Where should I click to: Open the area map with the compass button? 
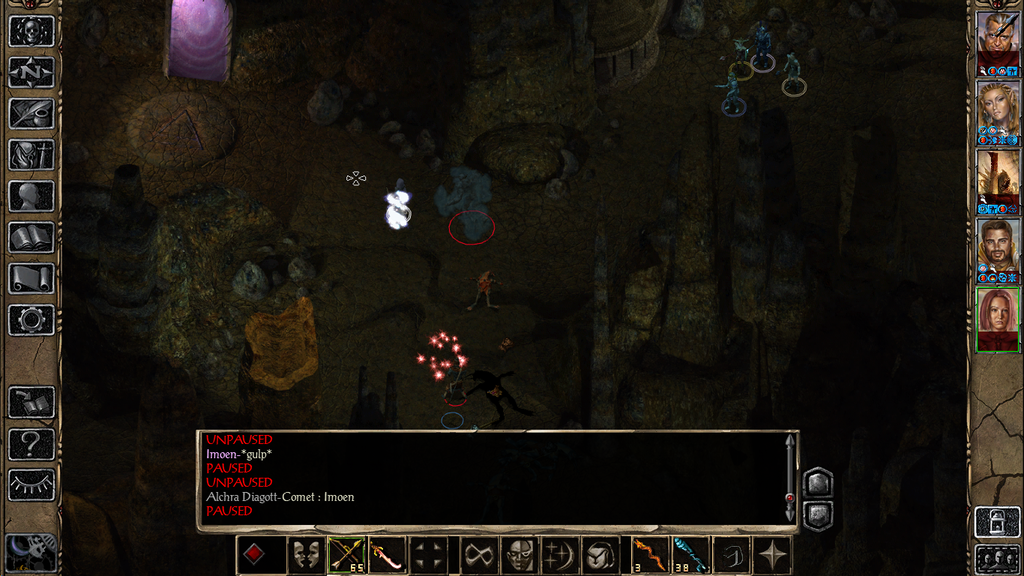(31, 72)
